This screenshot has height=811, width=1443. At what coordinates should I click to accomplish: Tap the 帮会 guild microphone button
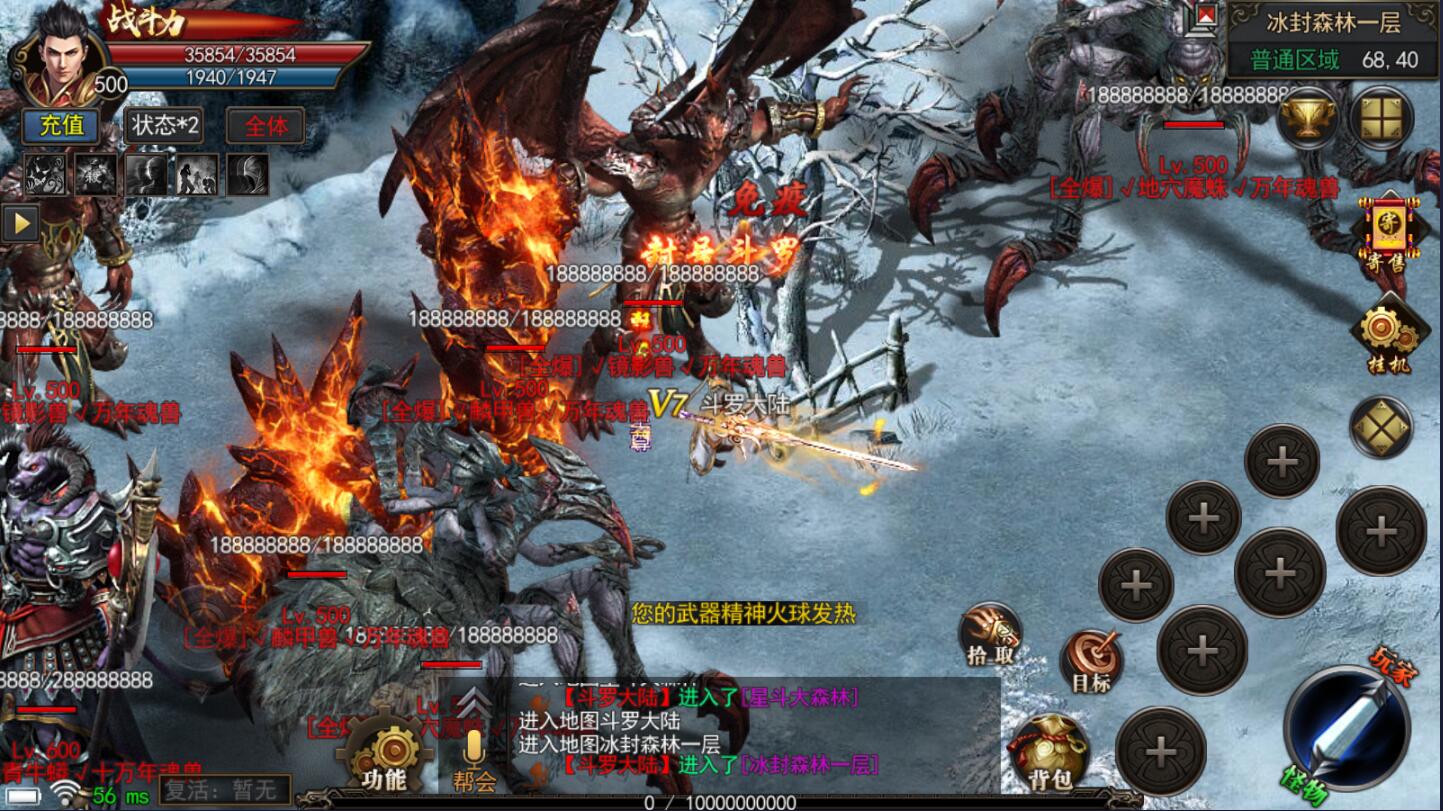point(474,760)
